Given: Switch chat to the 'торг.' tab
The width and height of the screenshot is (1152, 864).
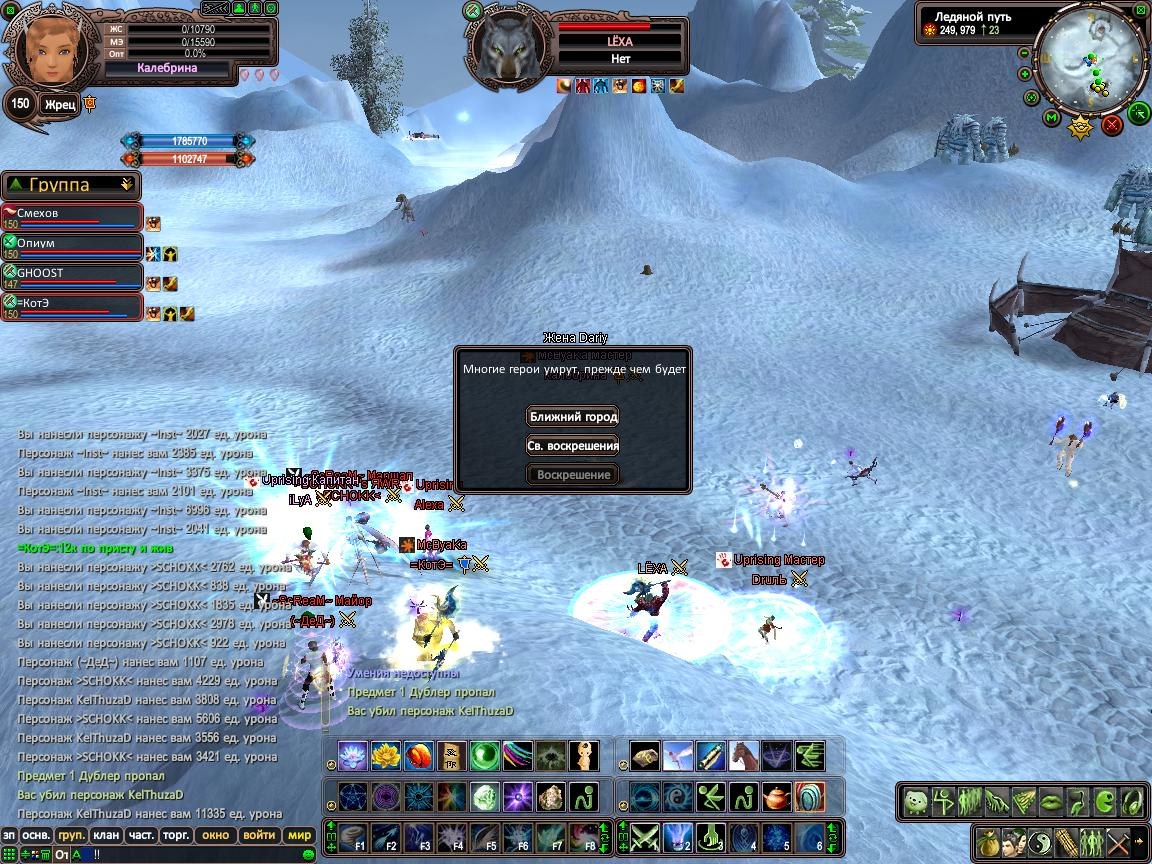Looking at the screenshot, I should (x=177, y=835).
